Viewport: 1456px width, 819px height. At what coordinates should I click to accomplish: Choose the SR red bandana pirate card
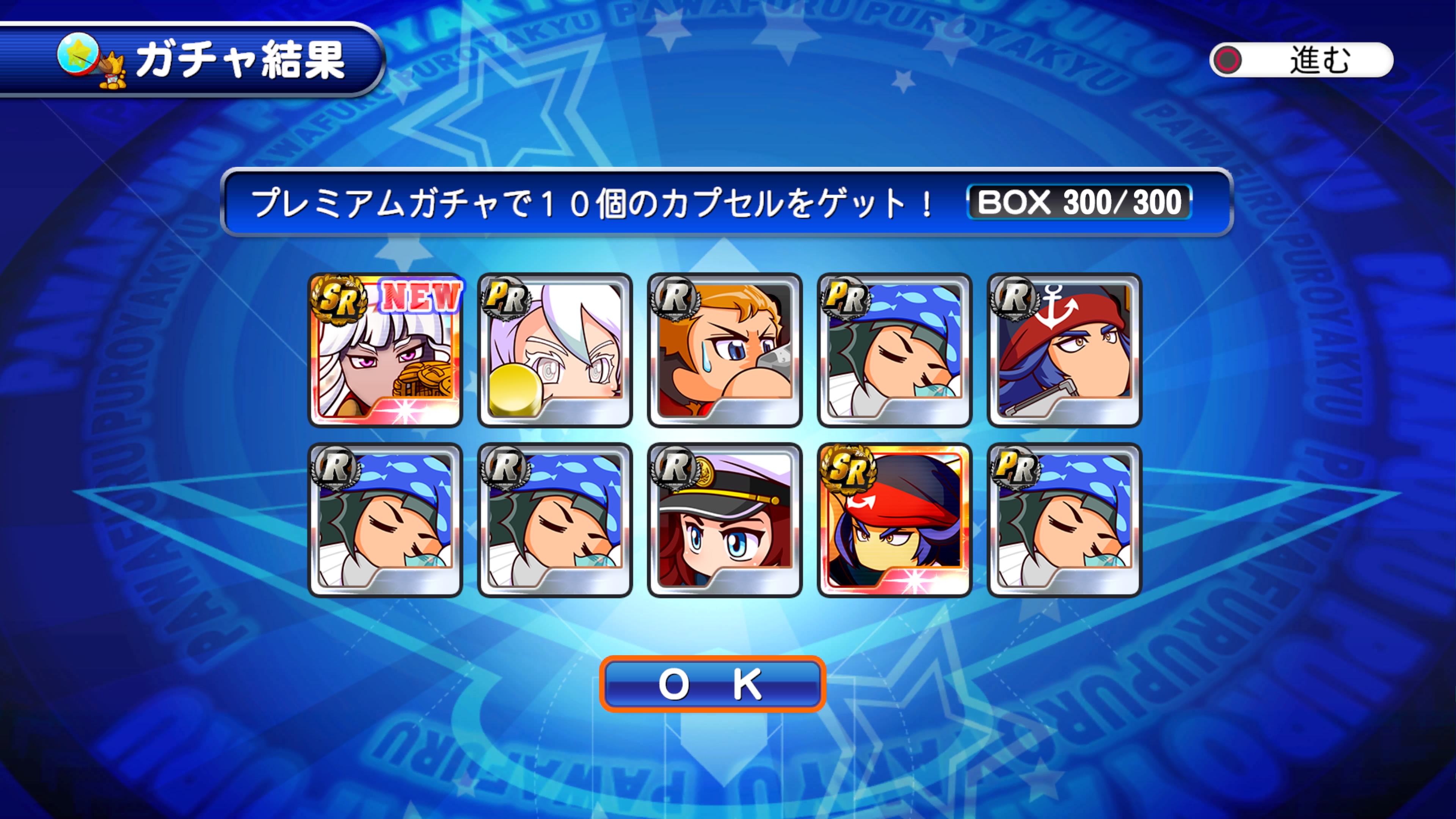pos(894,519)
